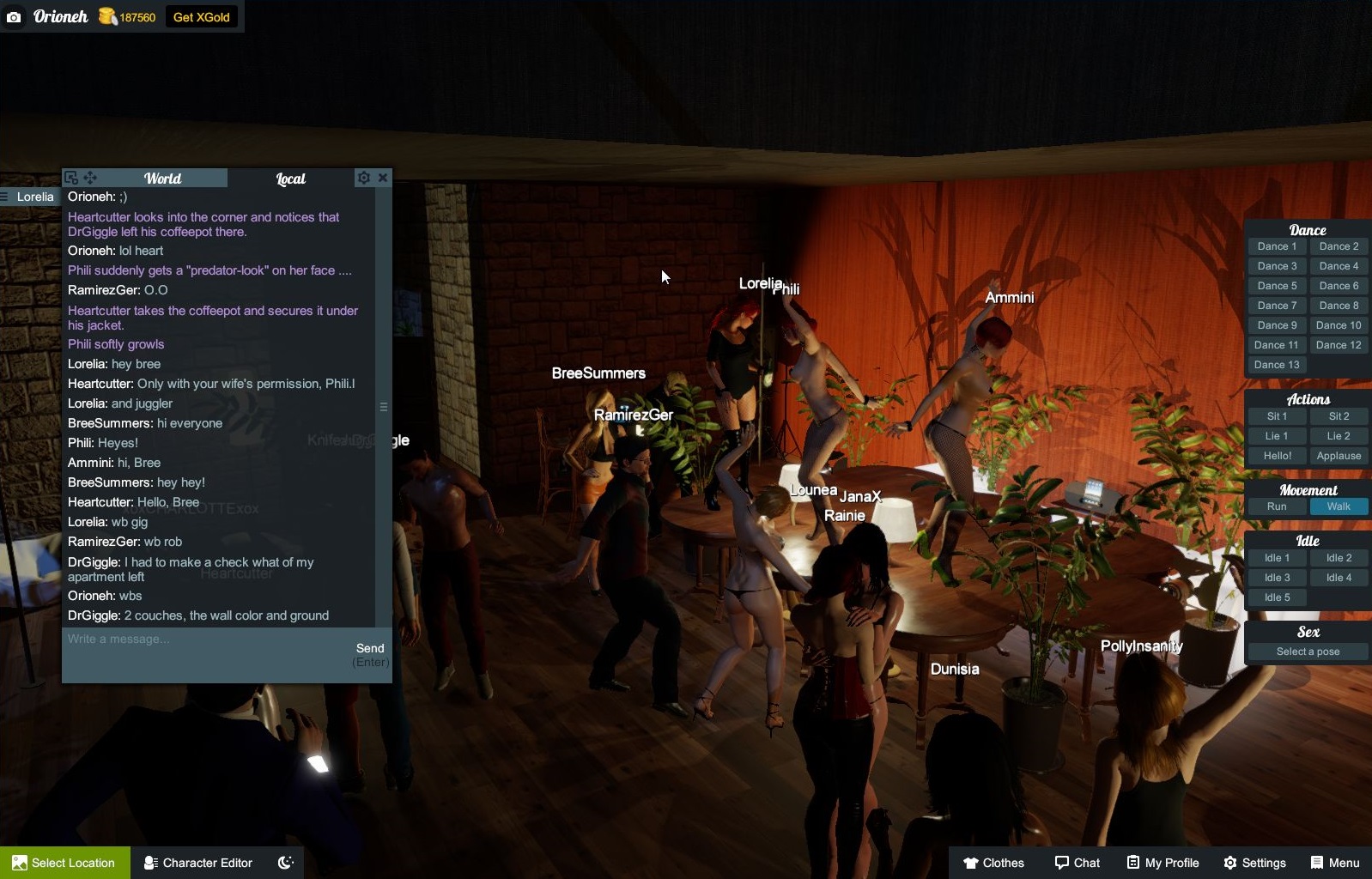Open My Profile
1372x879 pixels.
click(1163, 863)
